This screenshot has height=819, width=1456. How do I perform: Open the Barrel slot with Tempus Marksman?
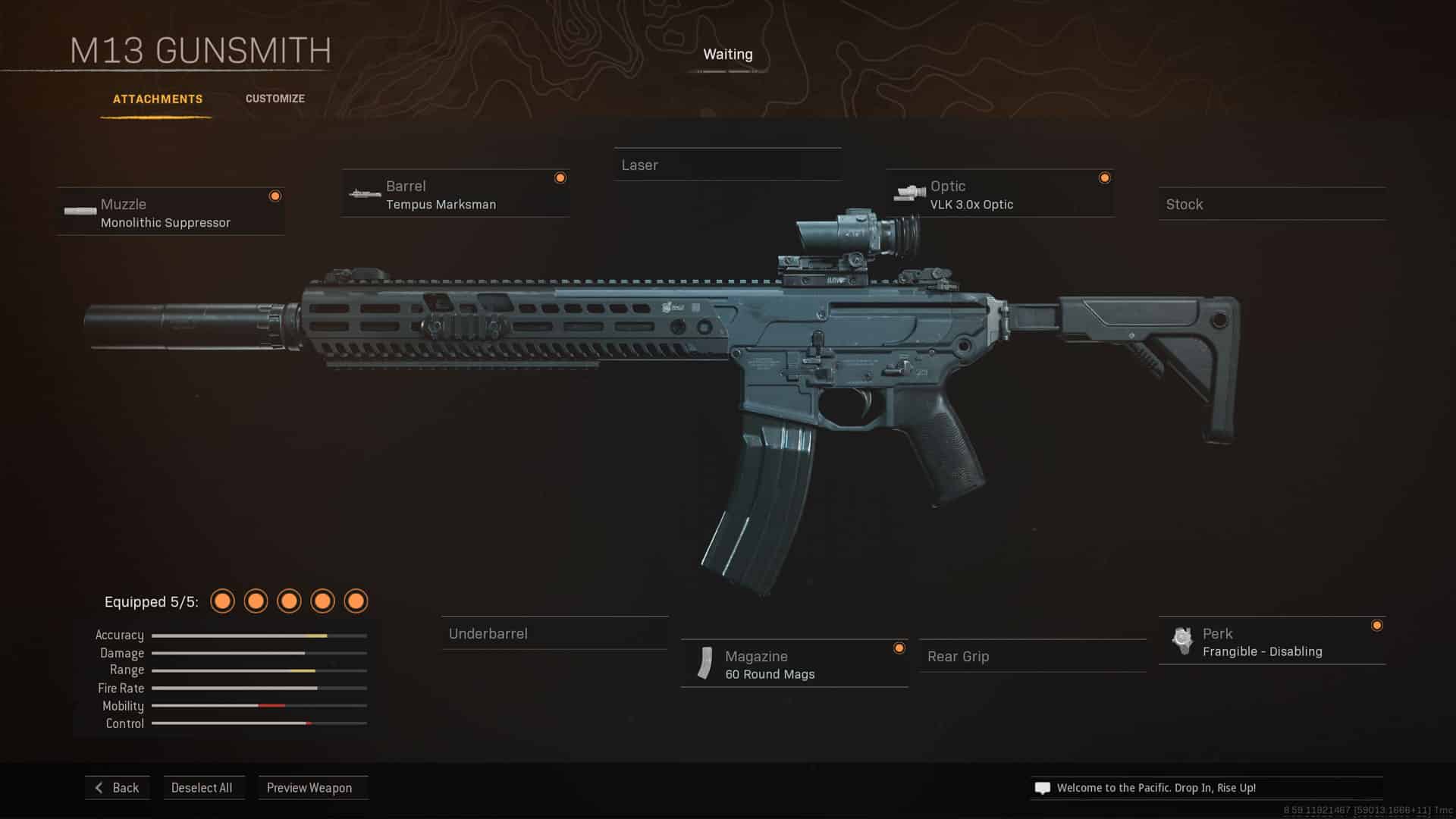click(x=455, y=194)
